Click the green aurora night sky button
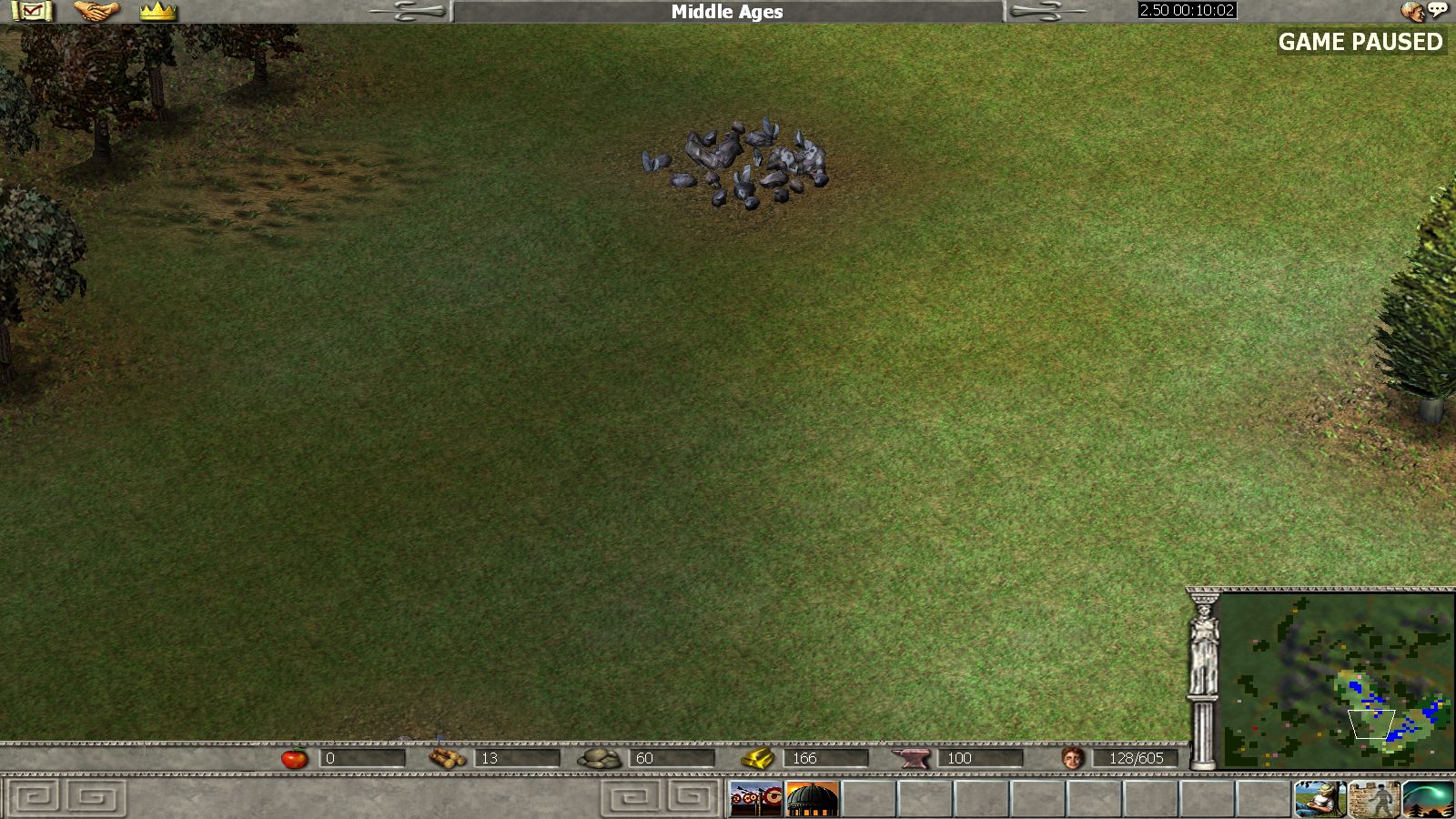The width and height of the screenshot is (1456, 819). click(x=1428, y=799)
